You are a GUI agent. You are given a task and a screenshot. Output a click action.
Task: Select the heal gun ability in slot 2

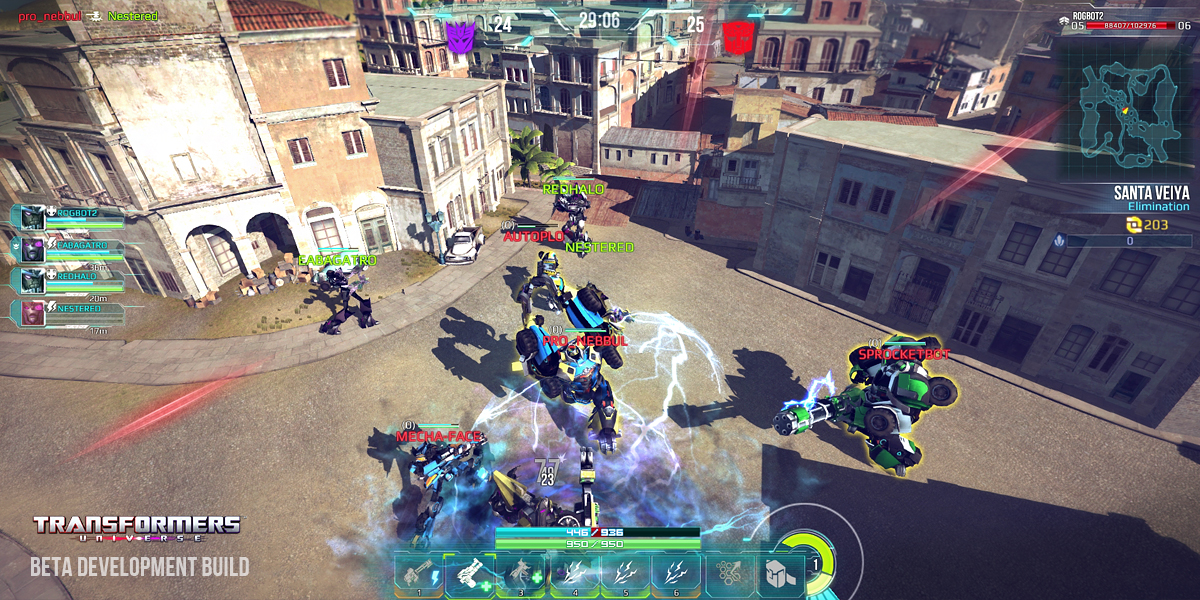pos(470,575)
